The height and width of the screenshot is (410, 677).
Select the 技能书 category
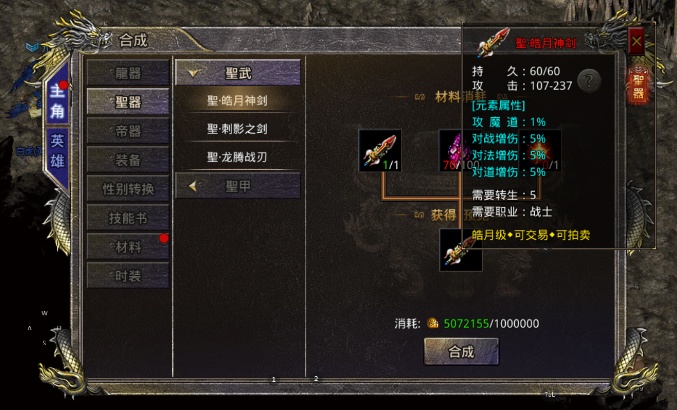[128, 218]
